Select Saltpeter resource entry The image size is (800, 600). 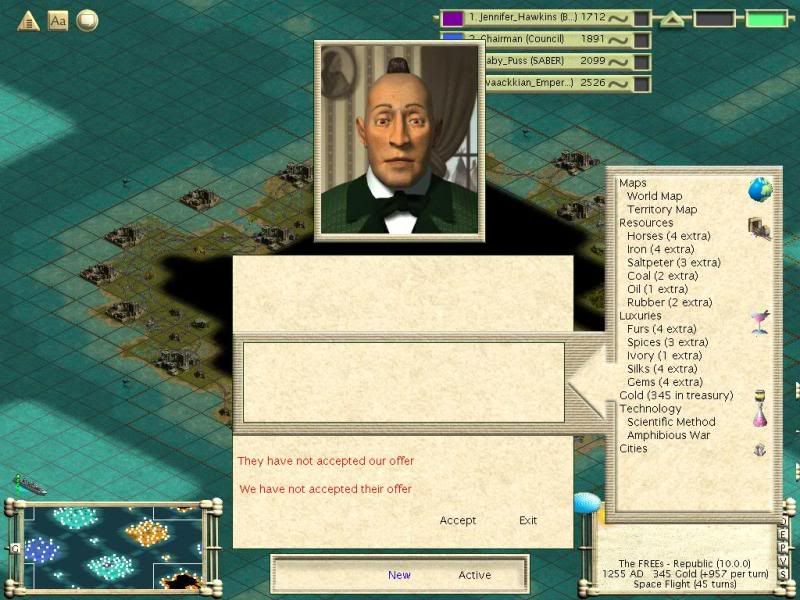click(x=673, y=263)
